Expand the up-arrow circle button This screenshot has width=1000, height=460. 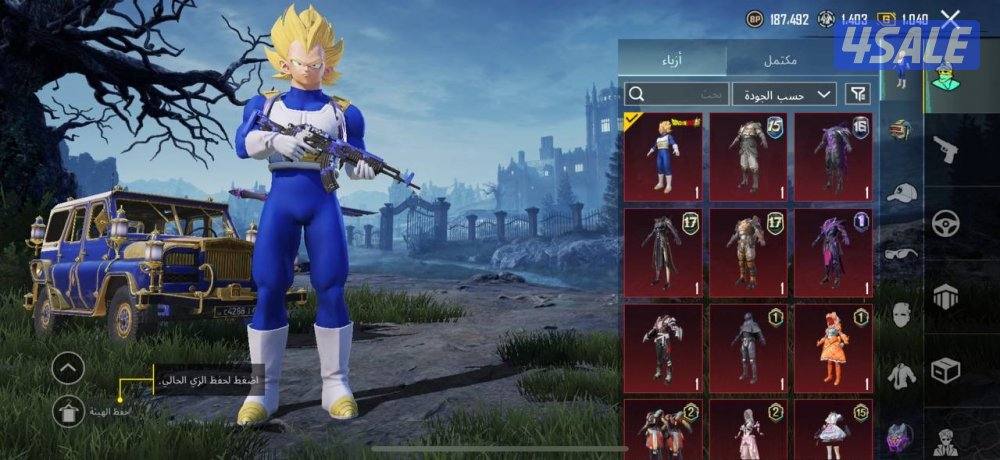pos(68,369)
